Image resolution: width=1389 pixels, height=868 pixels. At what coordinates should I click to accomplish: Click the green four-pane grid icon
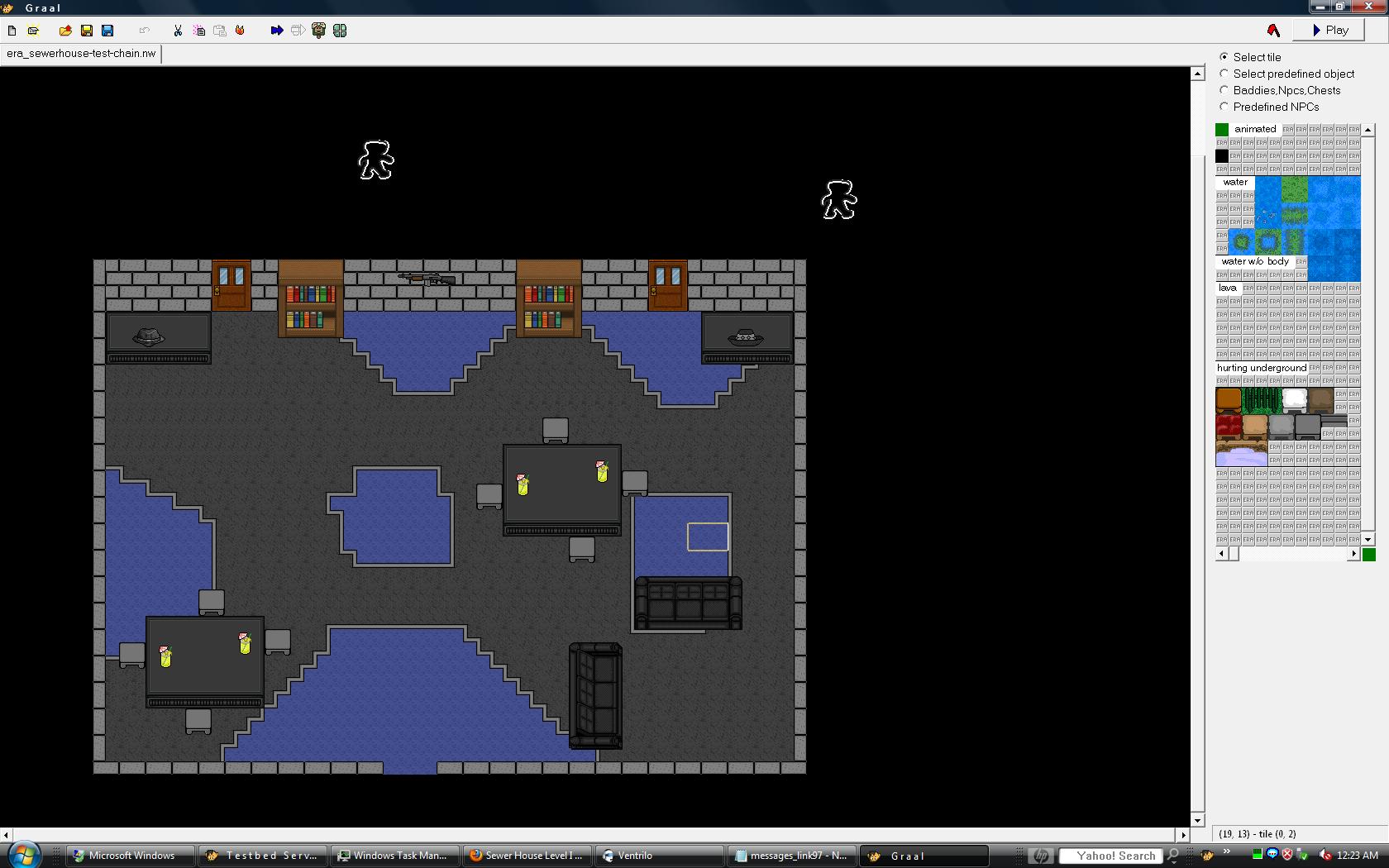tap(340, 31)
